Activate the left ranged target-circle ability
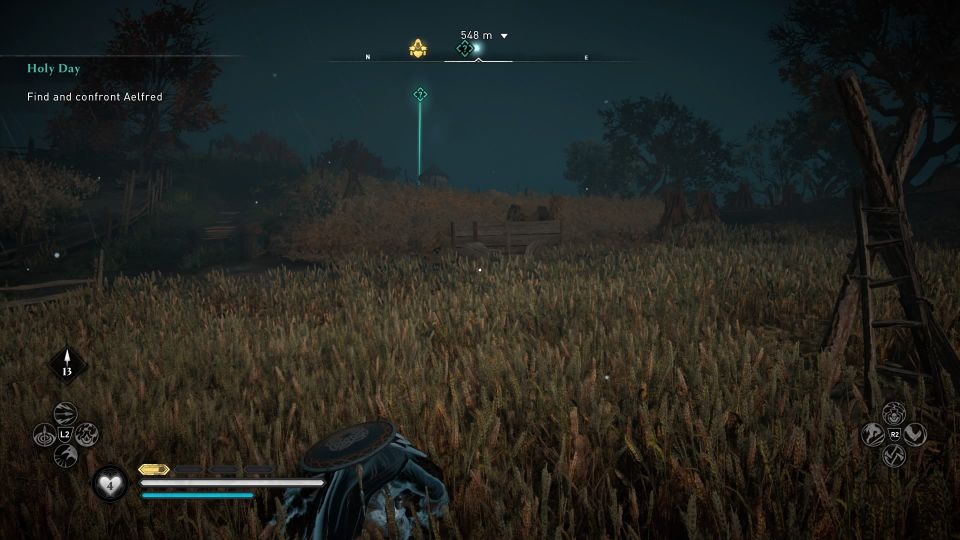Image resolution: width=960 pixels, height=540 pixels. pos(45,435)
